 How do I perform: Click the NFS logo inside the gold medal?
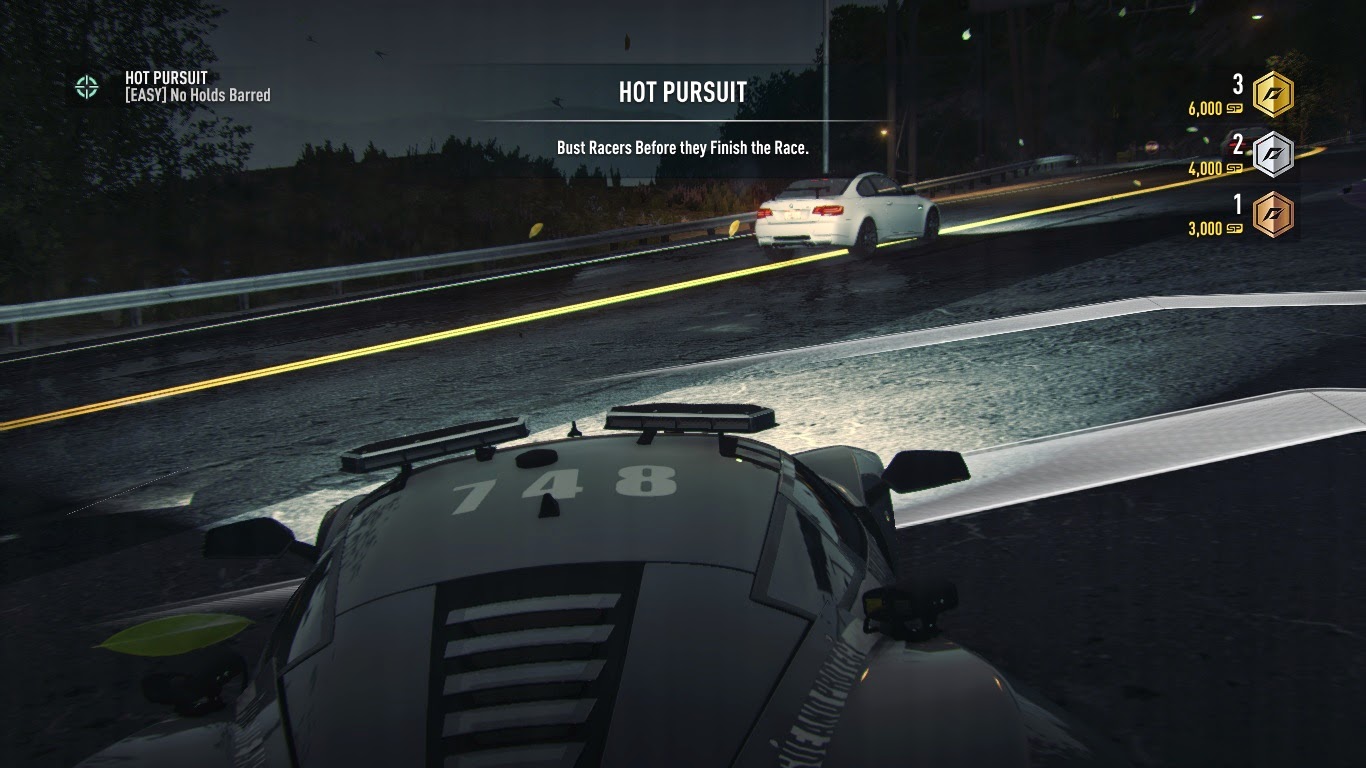point(1273,93)
